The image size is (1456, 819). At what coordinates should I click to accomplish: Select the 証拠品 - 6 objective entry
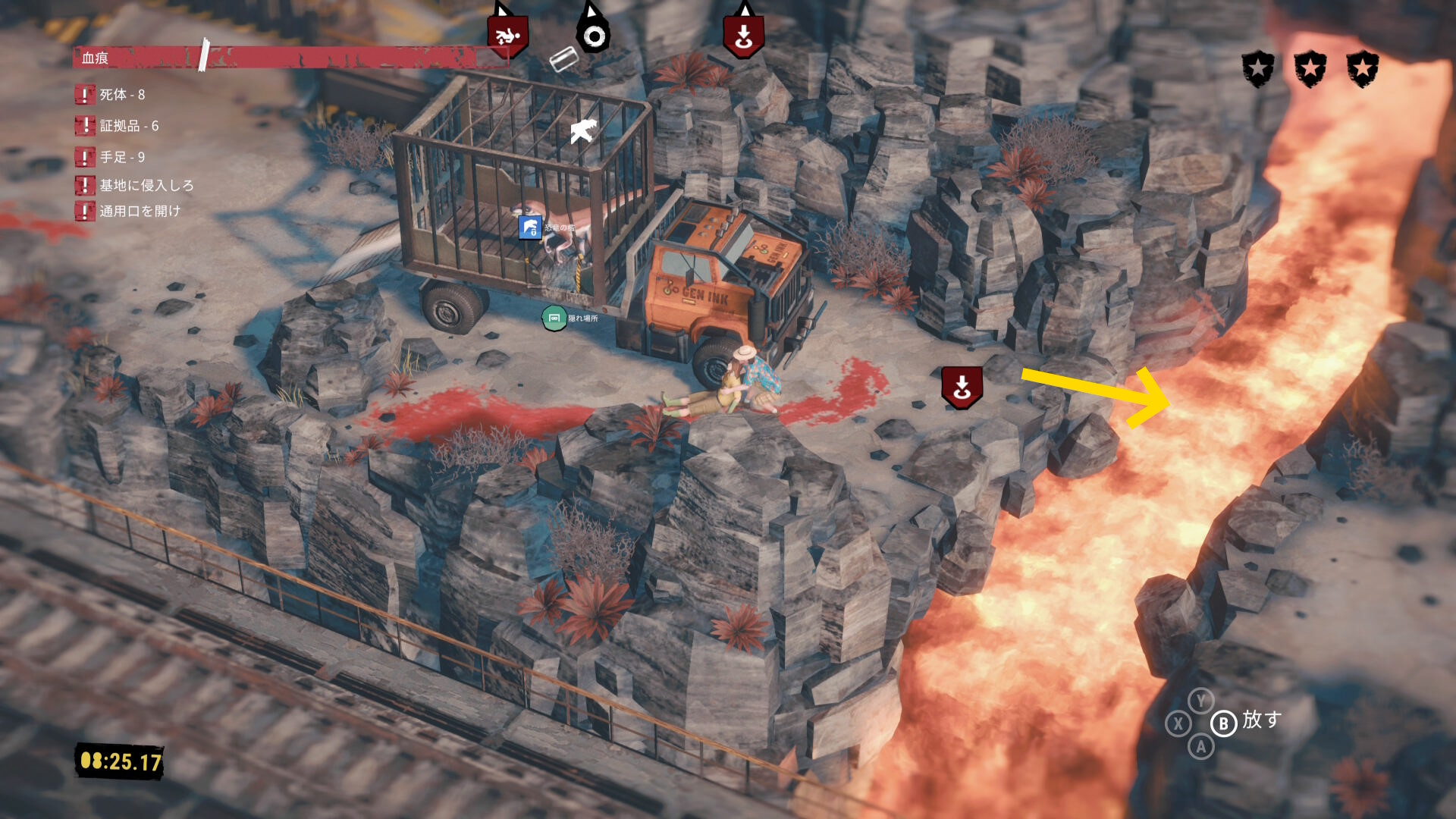click(128, 126)
